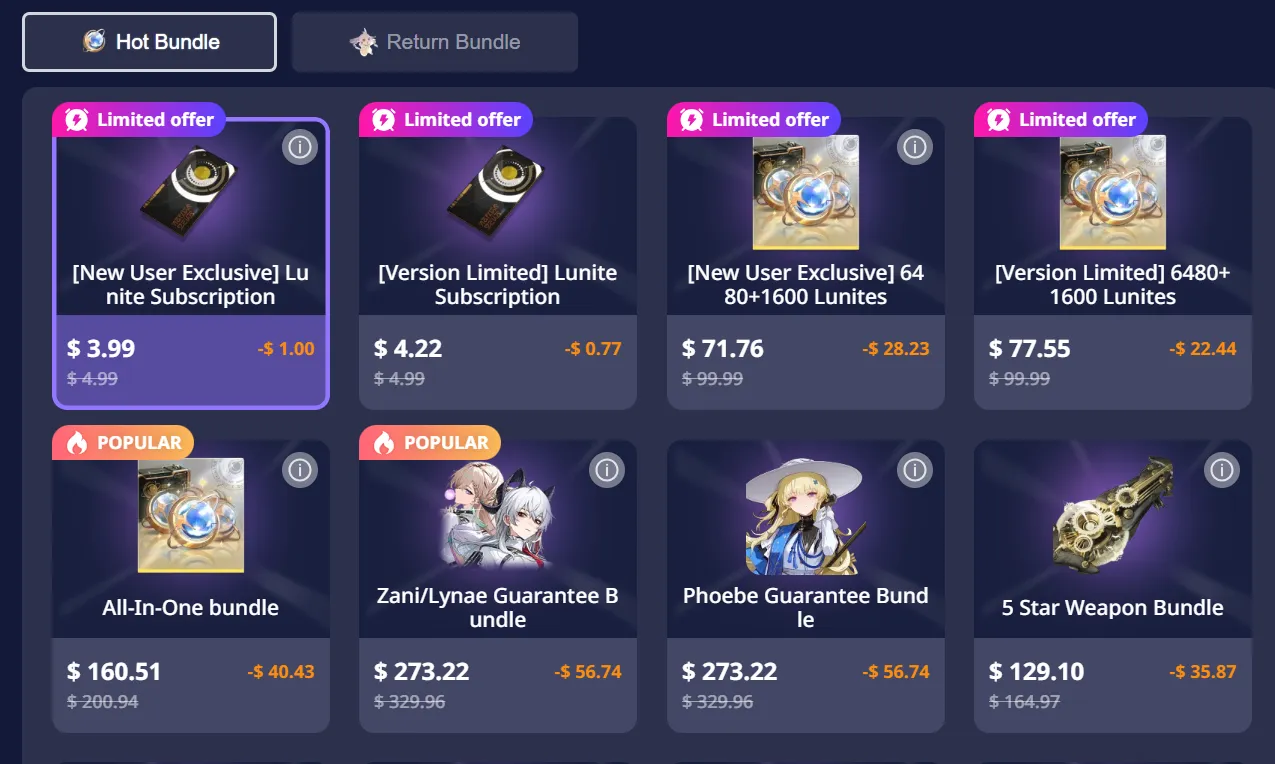
Task: Open info icon on Phoebe Guarantee Bundle
Action: tap(914, 470)
